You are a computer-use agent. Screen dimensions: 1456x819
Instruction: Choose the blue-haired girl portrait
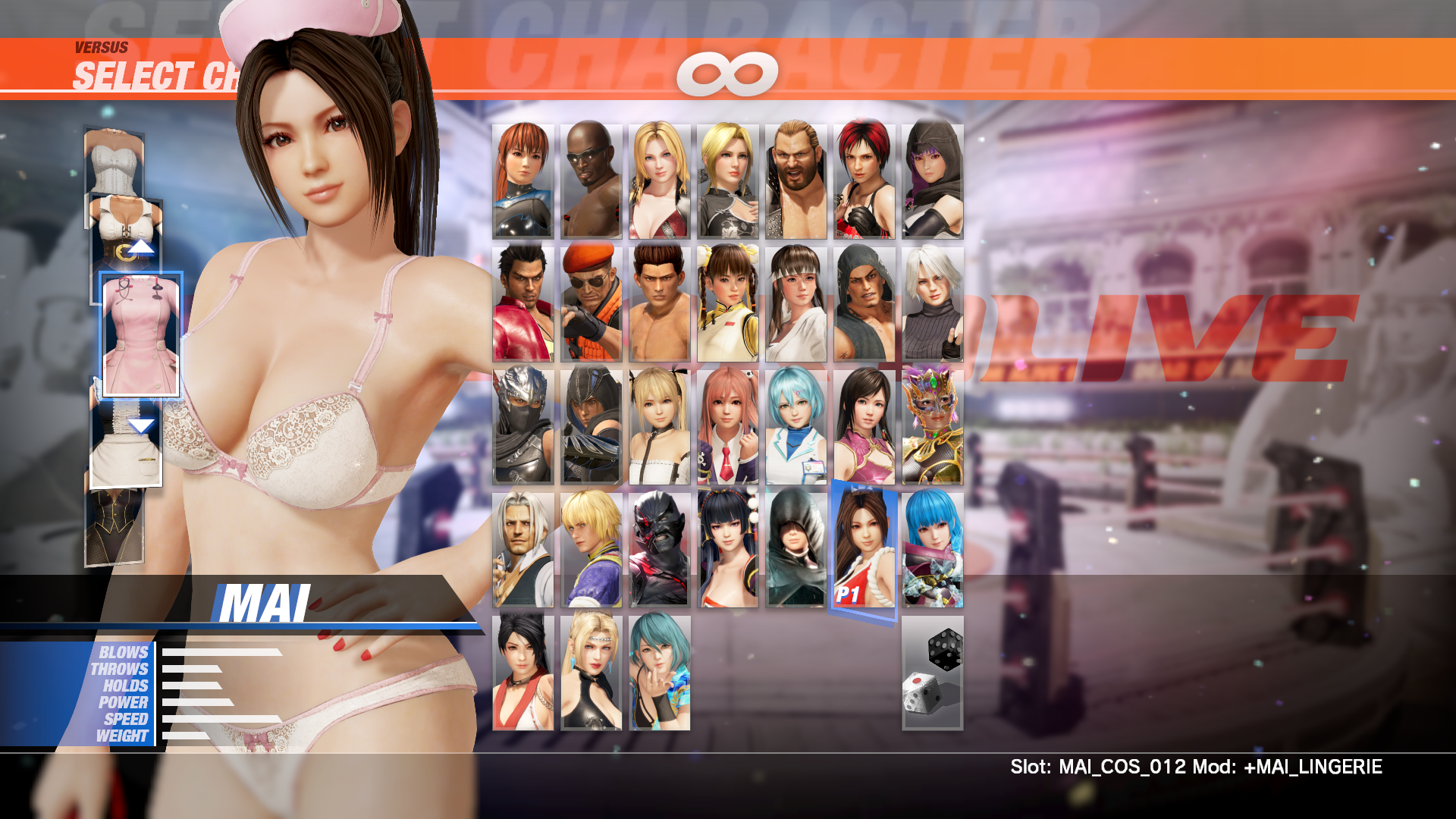point(932,549)
